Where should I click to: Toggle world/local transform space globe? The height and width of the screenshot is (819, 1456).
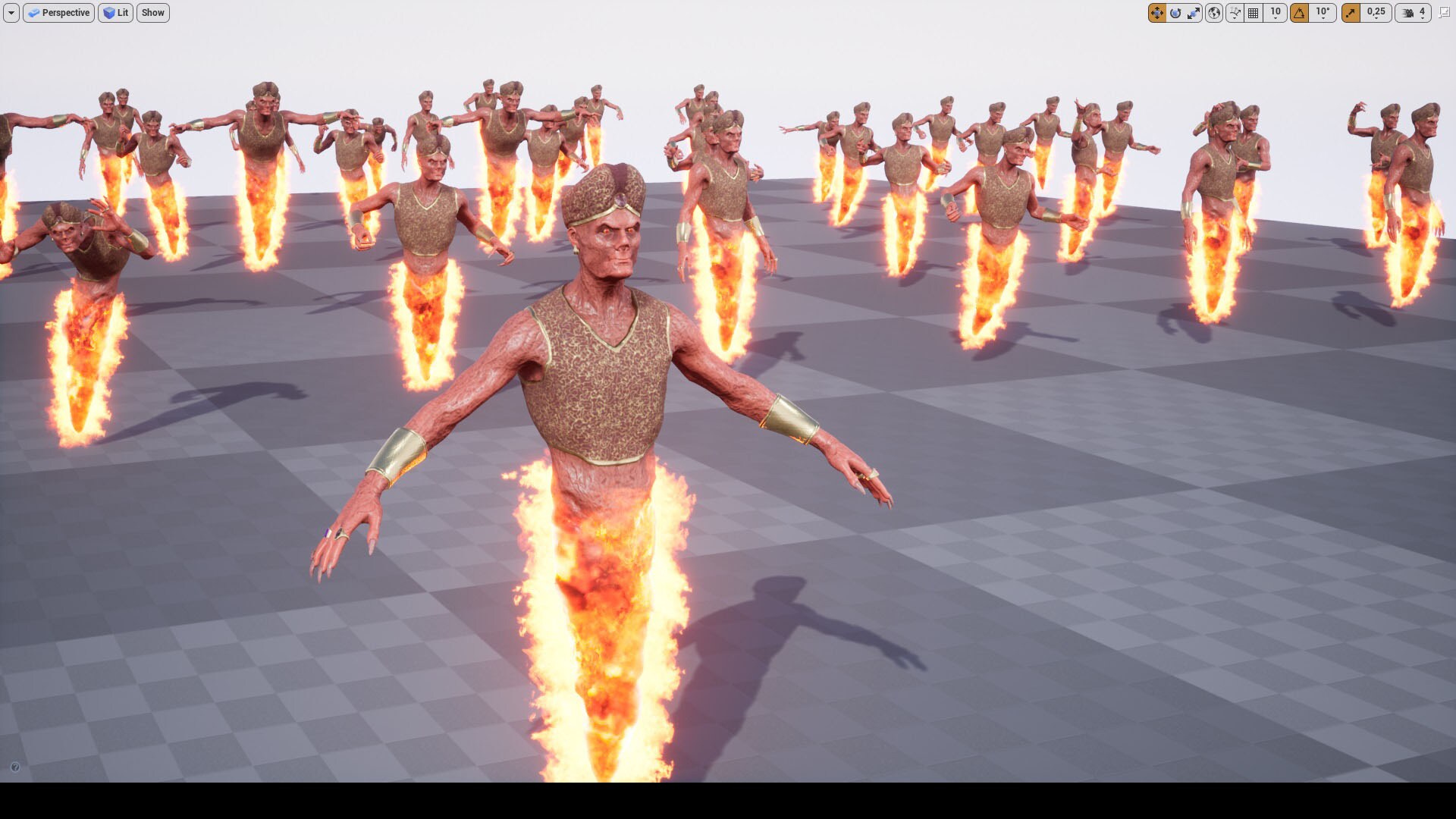click(1215, 13)
